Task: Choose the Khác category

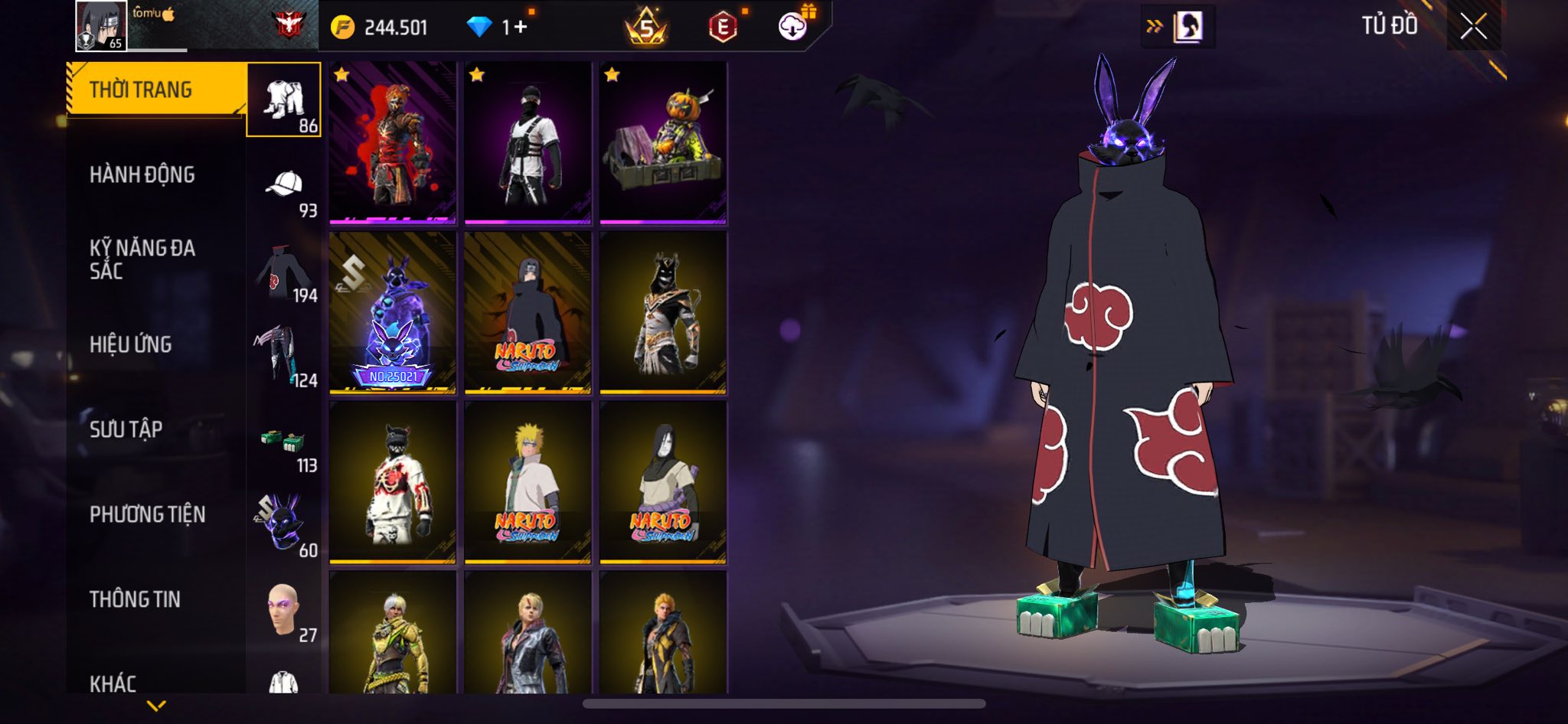Action: pos(113,683)
